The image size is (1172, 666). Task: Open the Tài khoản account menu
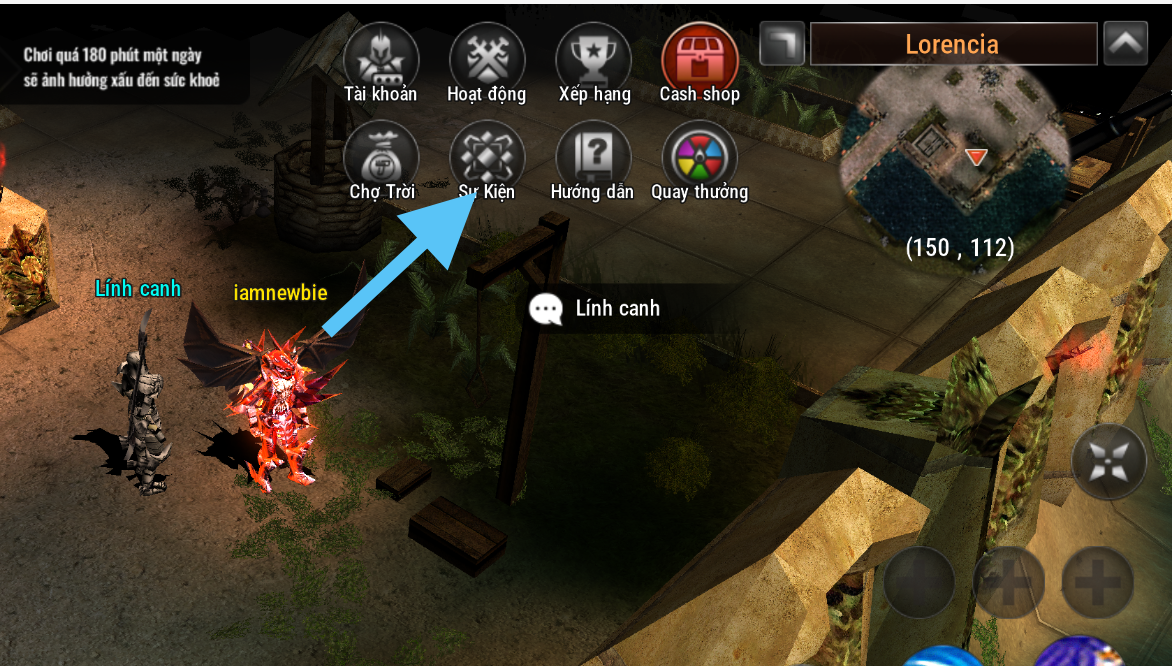tap(381, 60)
